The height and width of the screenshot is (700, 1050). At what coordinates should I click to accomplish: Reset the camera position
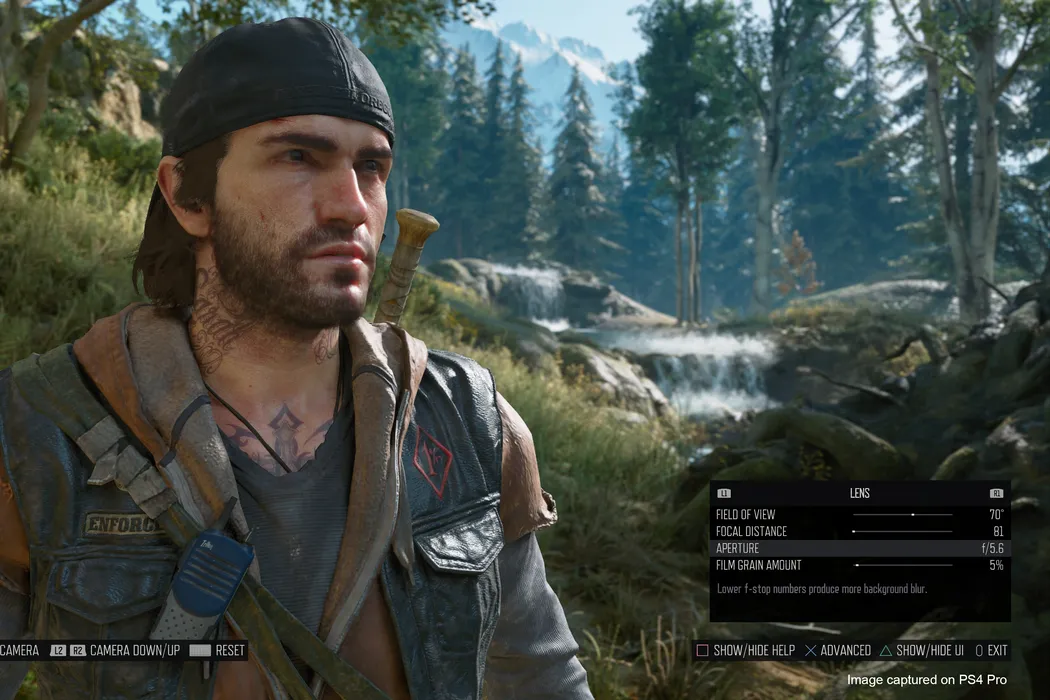[217, 651]
